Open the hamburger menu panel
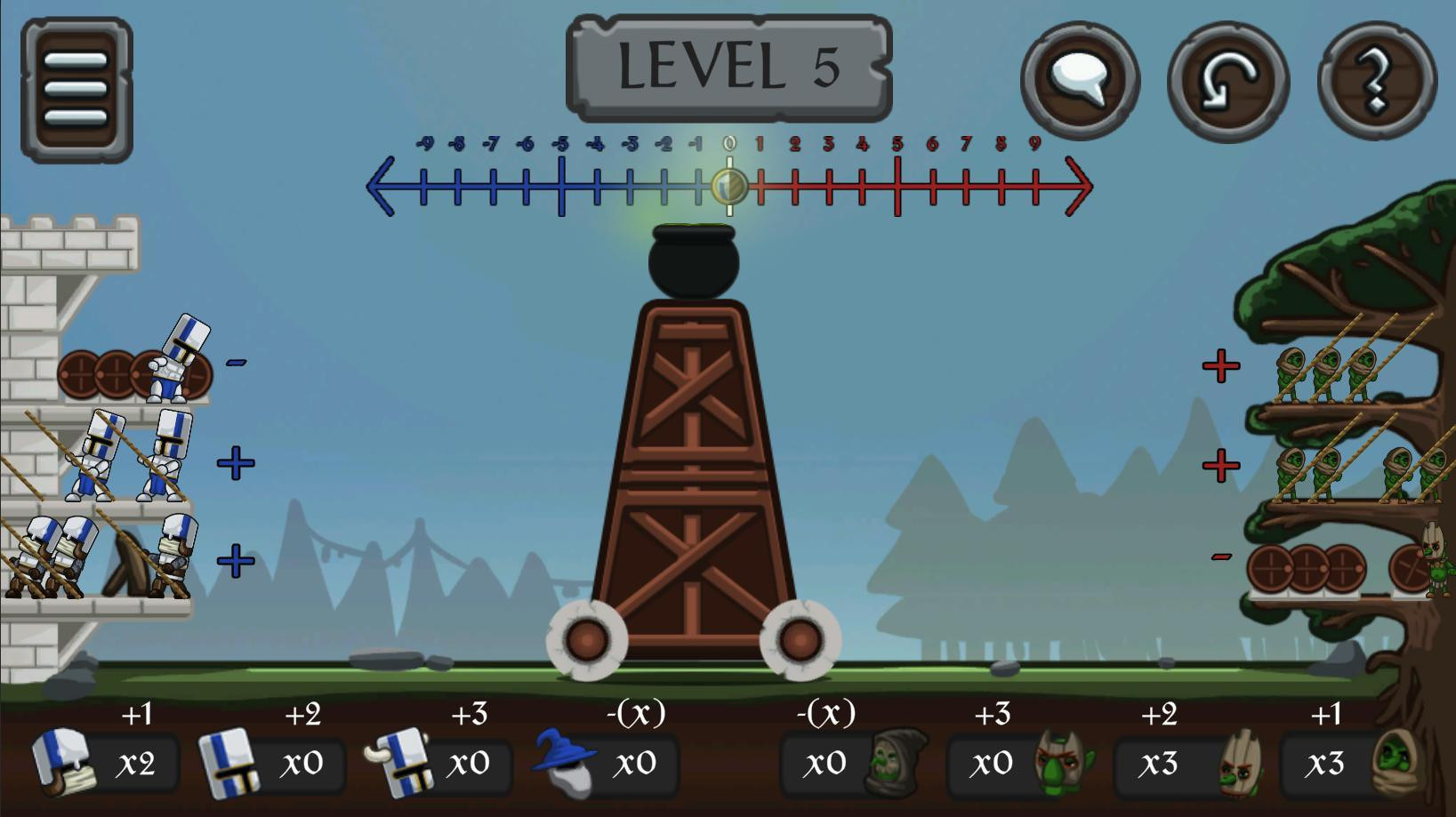 (76, 89)
